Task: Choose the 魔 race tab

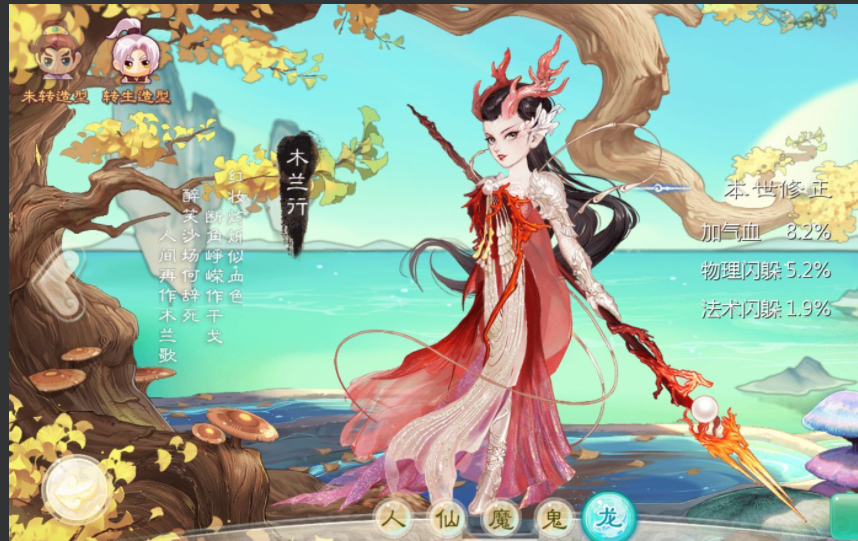Action: [499, 517]
